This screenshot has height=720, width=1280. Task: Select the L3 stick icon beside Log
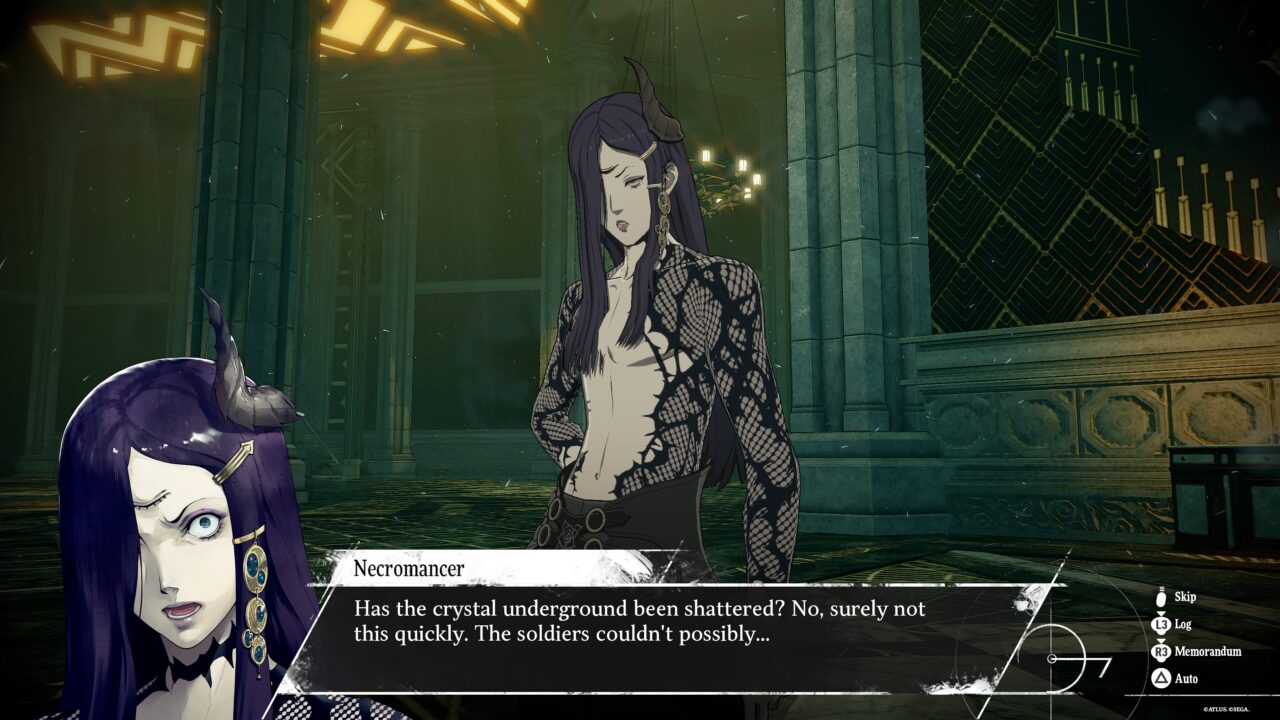(x=1161, y=624)
